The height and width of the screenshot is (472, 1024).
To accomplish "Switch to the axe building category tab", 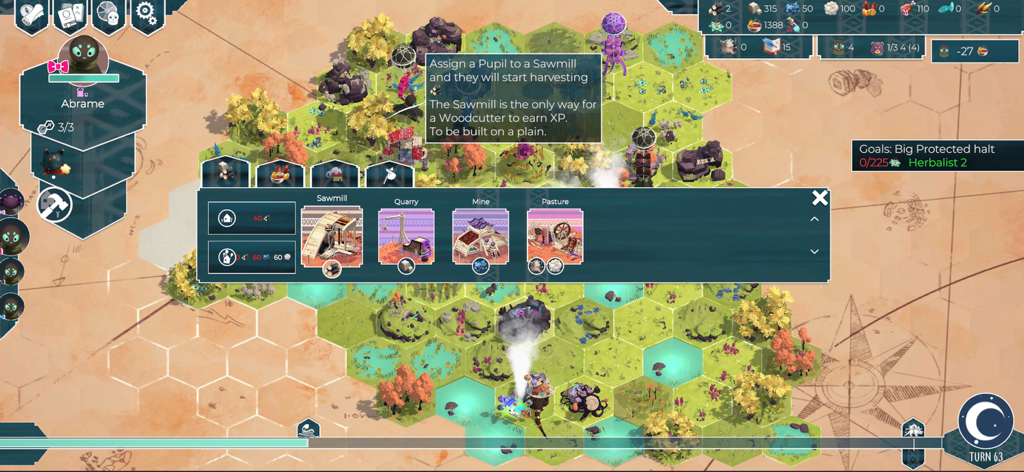I will (x=390, y=174).
